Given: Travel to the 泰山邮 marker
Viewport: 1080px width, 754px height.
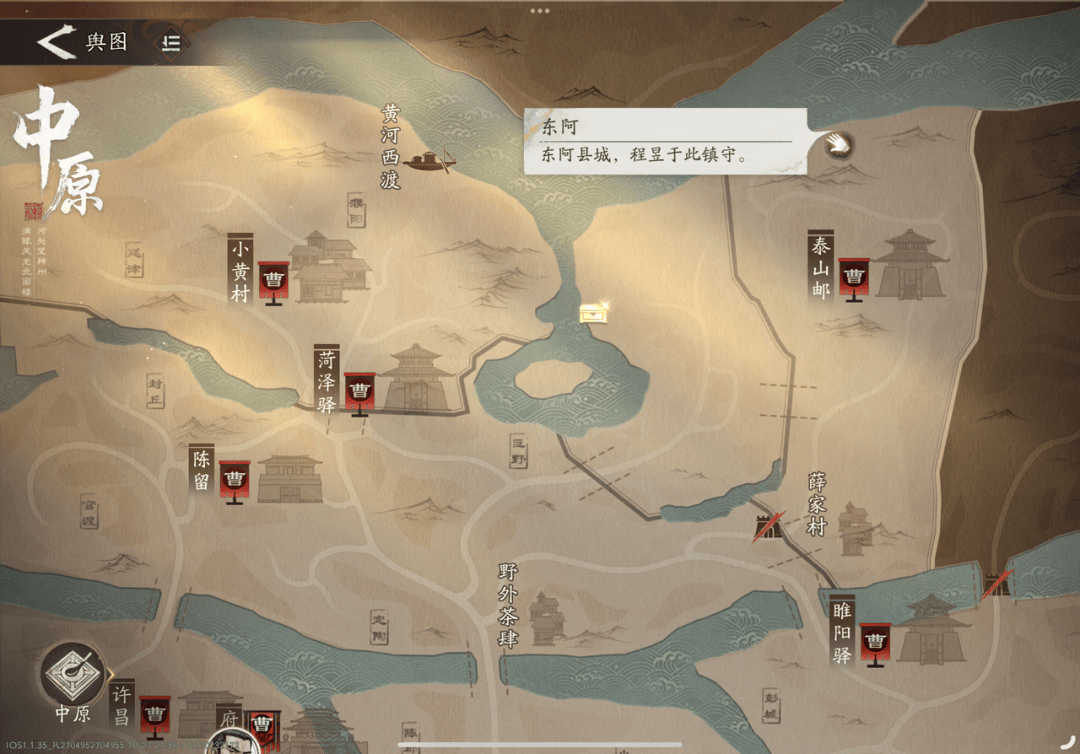Looking at the screenshot, I should (853, 277).
